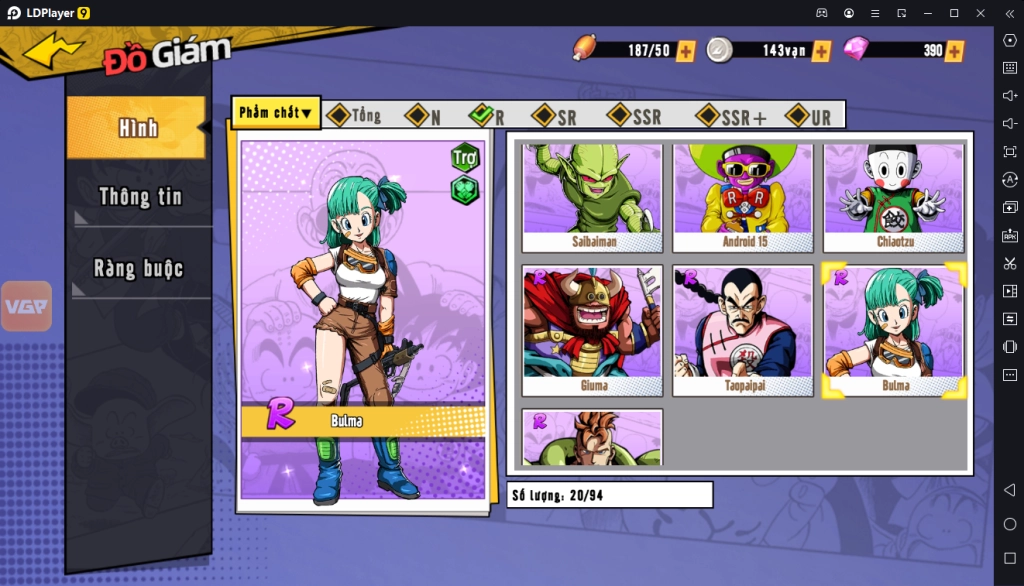Add pink gems with plus button

click(x=955, y=51)
